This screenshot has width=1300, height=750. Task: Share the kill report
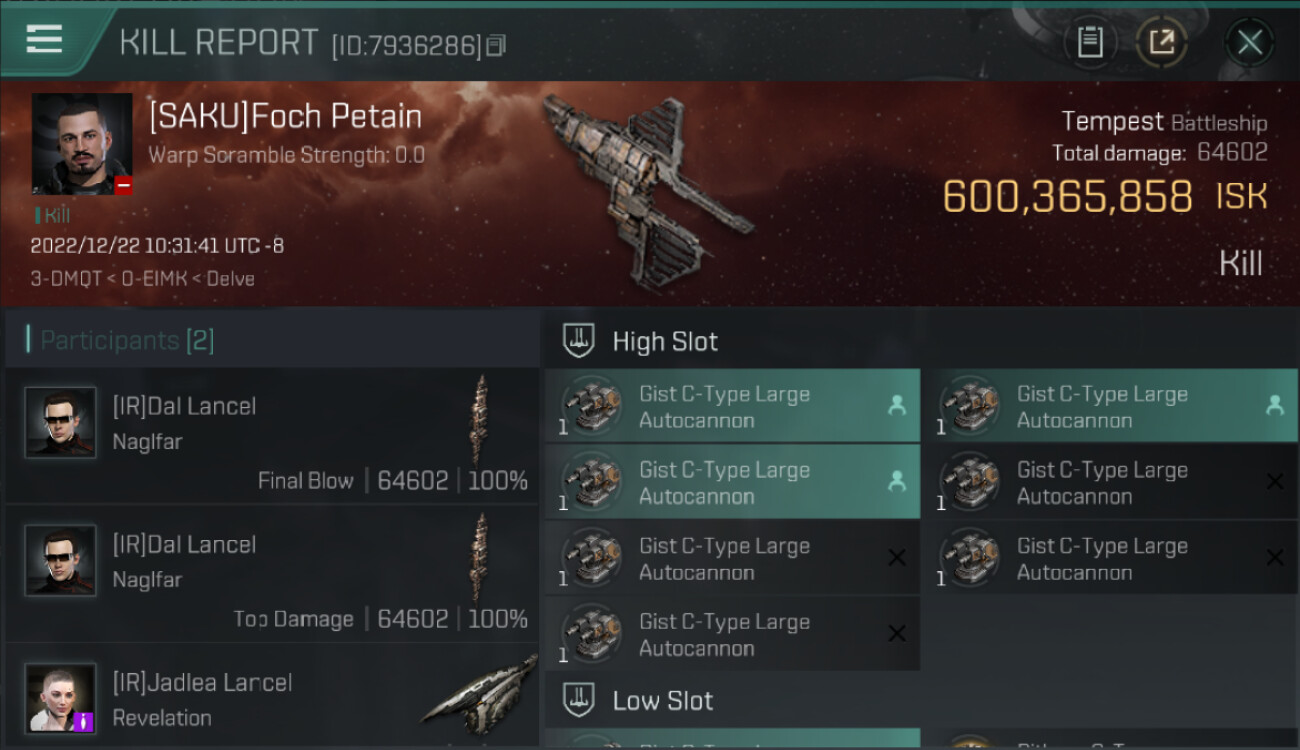click(1161, 42)
